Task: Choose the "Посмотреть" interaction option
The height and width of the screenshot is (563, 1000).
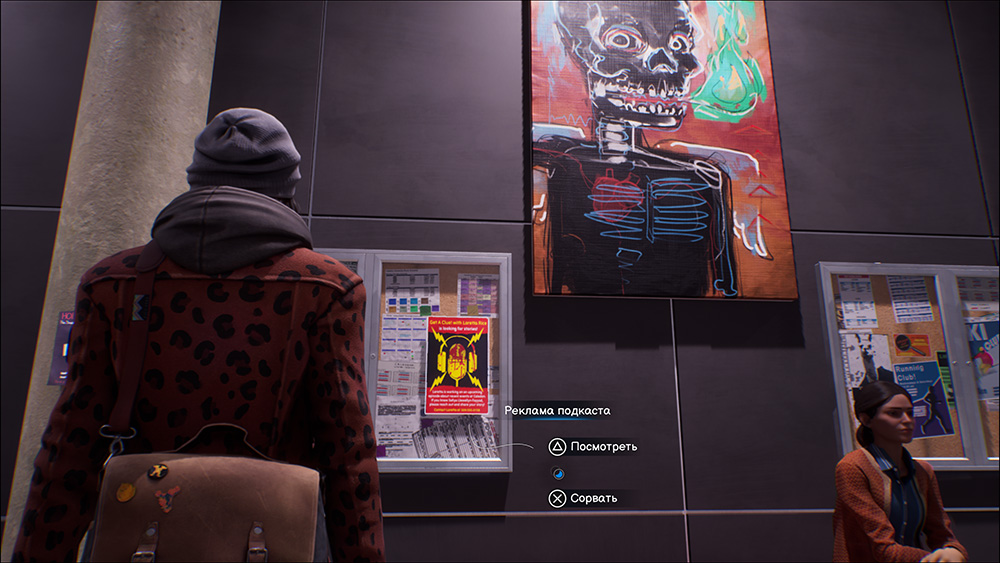Action: click(593, 447)
